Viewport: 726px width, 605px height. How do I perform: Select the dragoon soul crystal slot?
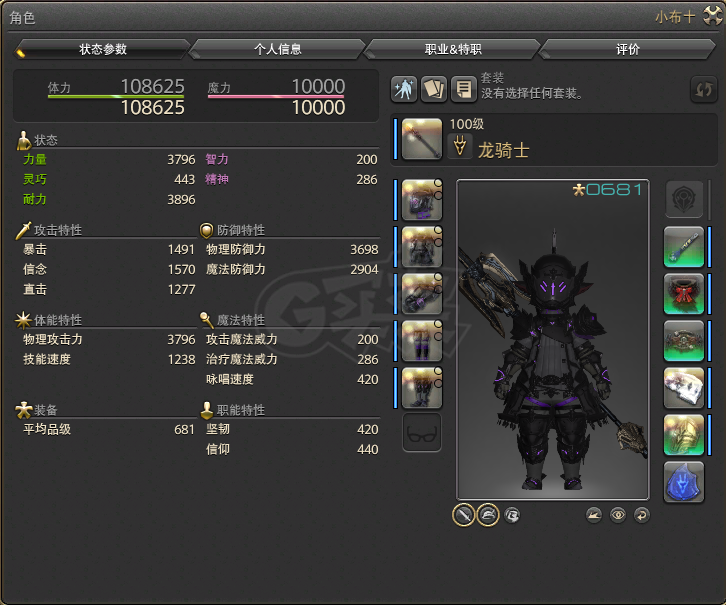tap(684, 481)
